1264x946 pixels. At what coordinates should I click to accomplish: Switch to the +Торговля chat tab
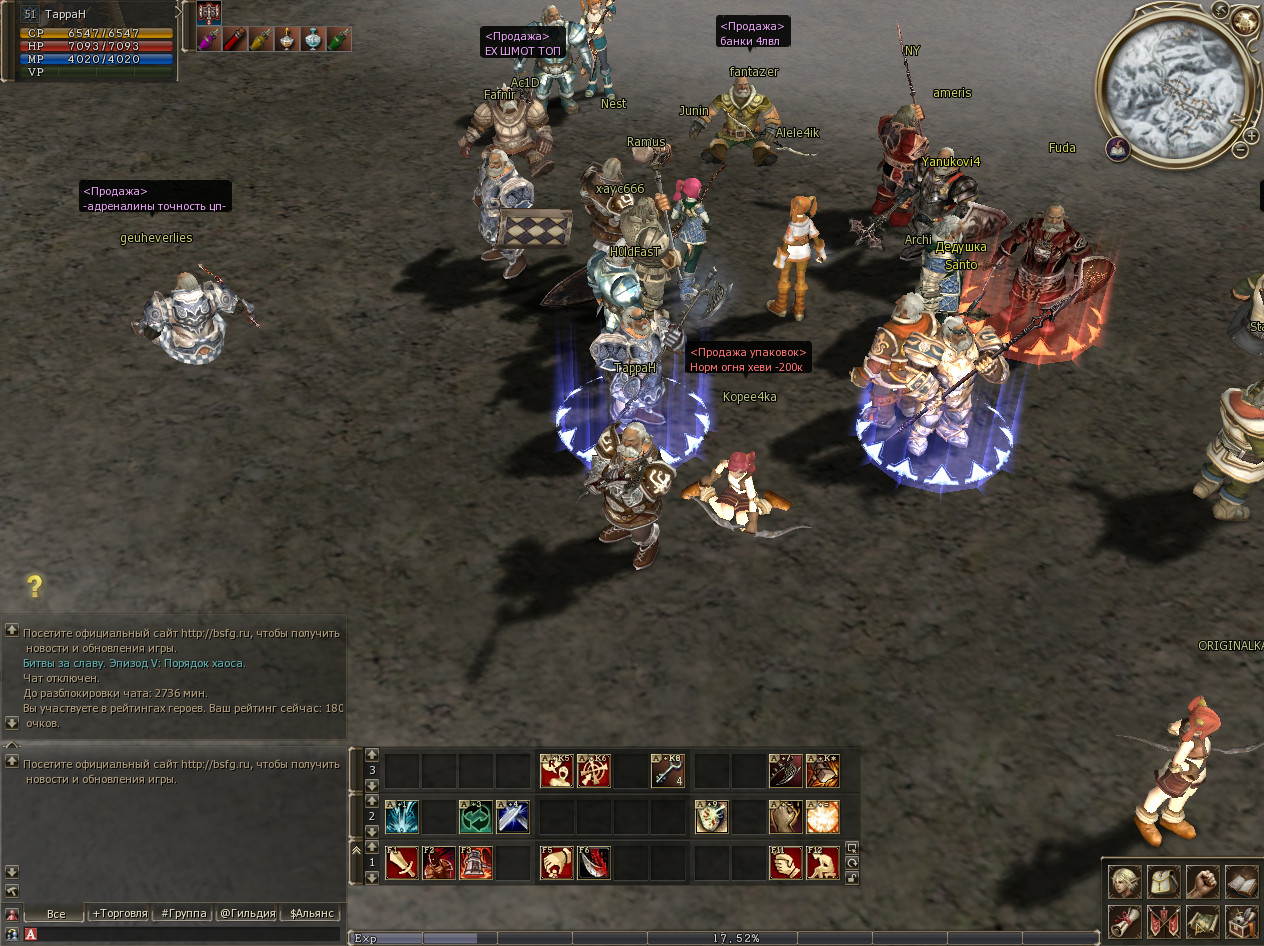point(120,913)
